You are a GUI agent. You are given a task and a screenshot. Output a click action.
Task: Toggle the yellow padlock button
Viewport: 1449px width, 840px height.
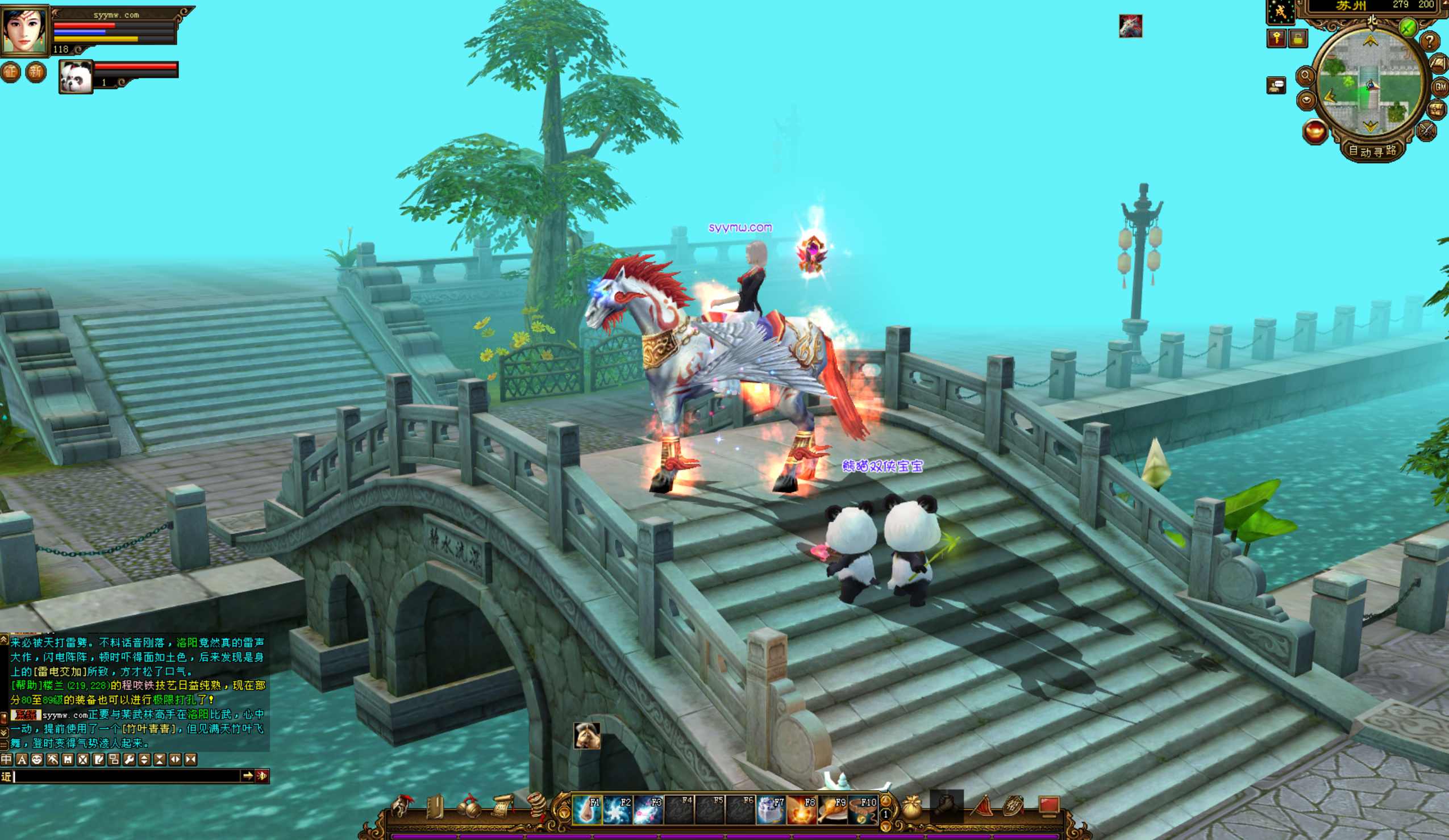point(1298,39)
